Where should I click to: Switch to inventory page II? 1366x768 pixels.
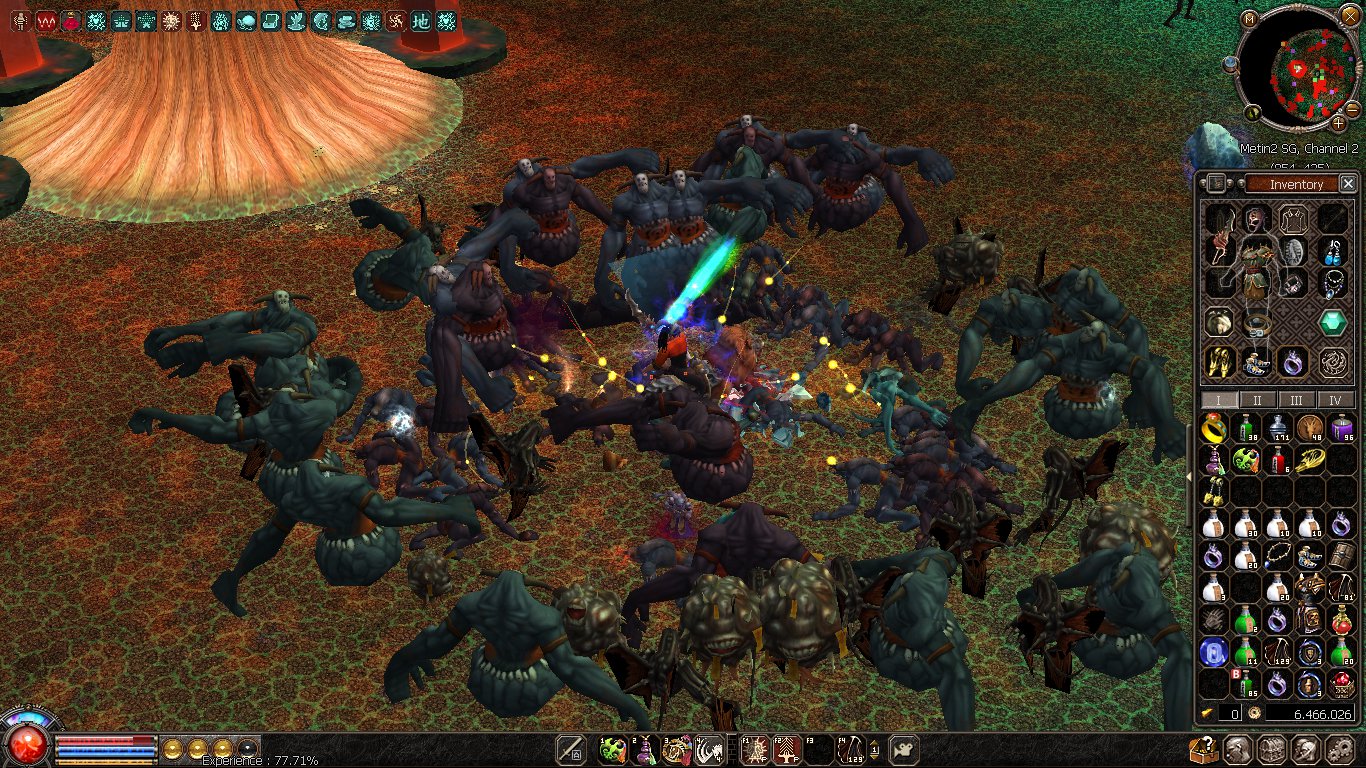[1257, 400]
